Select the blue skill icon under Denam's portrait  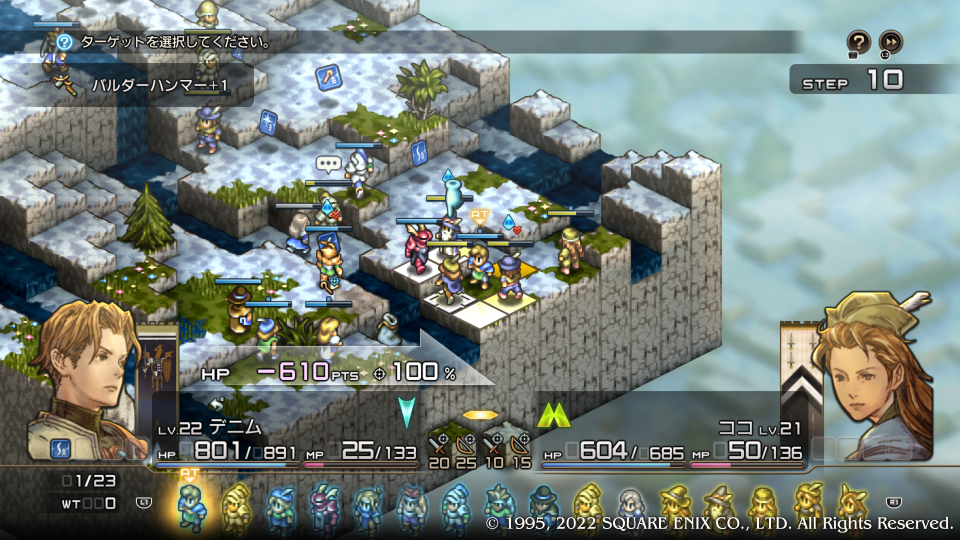(x=62, y=448)
